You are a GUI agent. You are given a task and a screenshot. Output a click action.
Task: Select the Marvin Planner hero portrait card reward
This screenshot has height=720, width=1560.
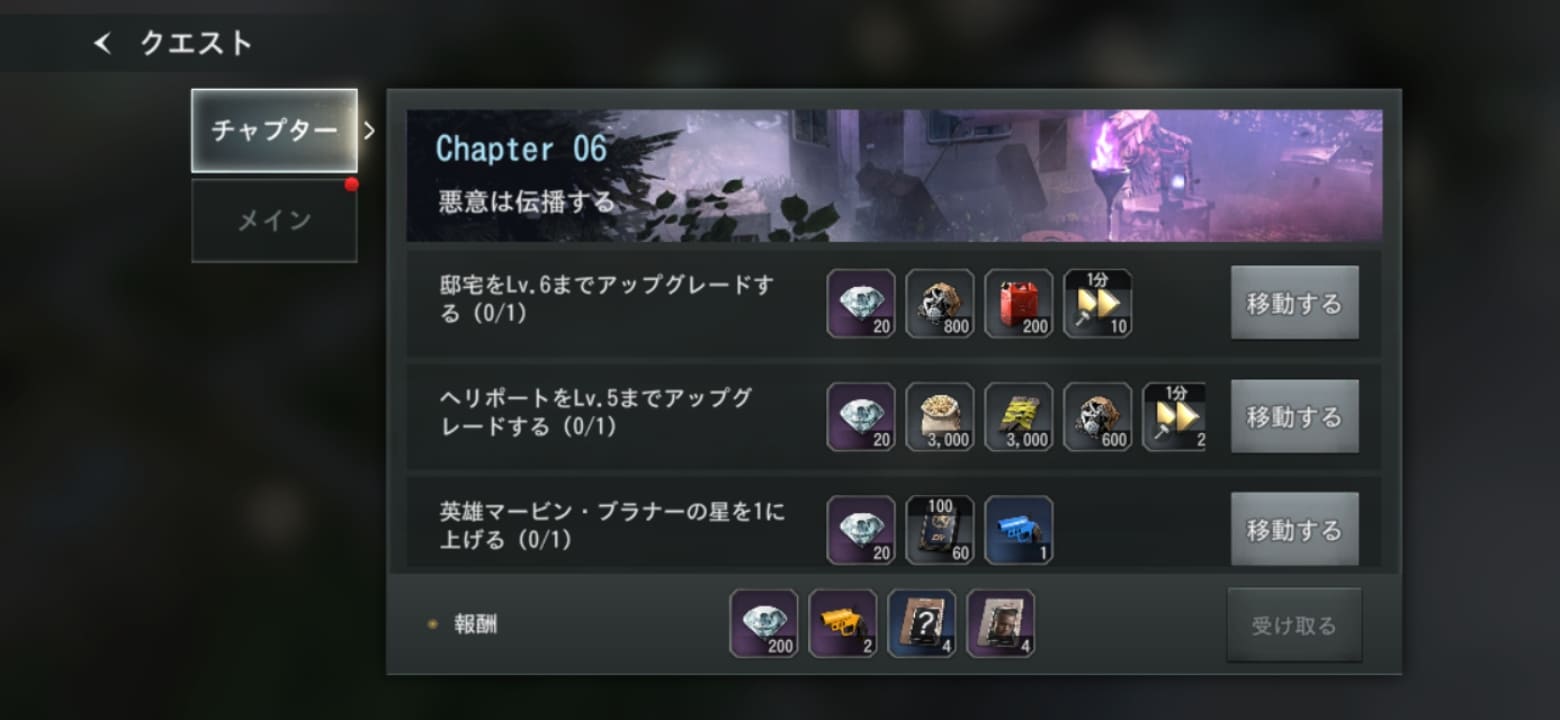[1001, 622]
